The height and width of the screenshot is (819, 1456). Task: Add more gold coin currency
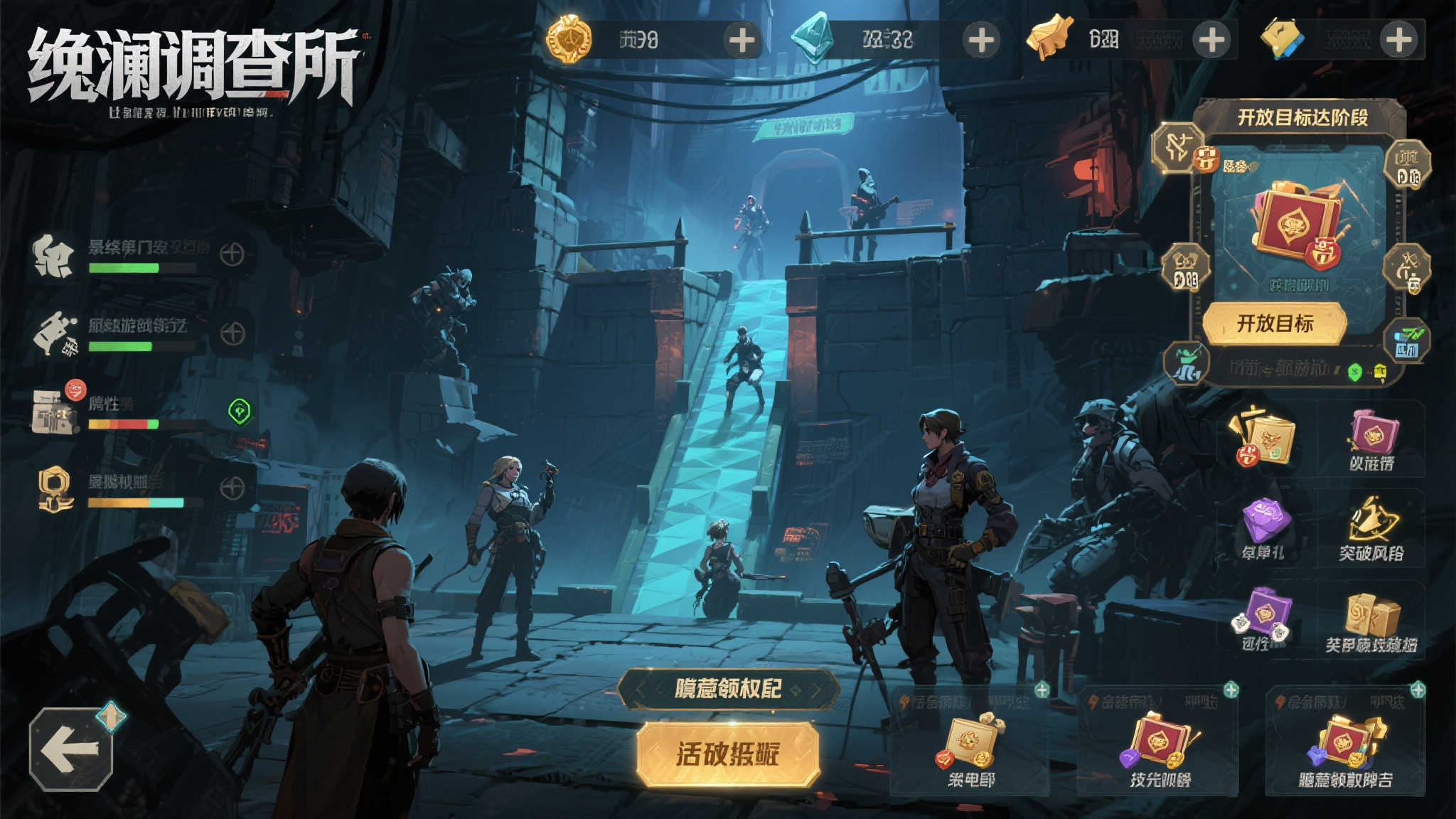click(742, 40)
